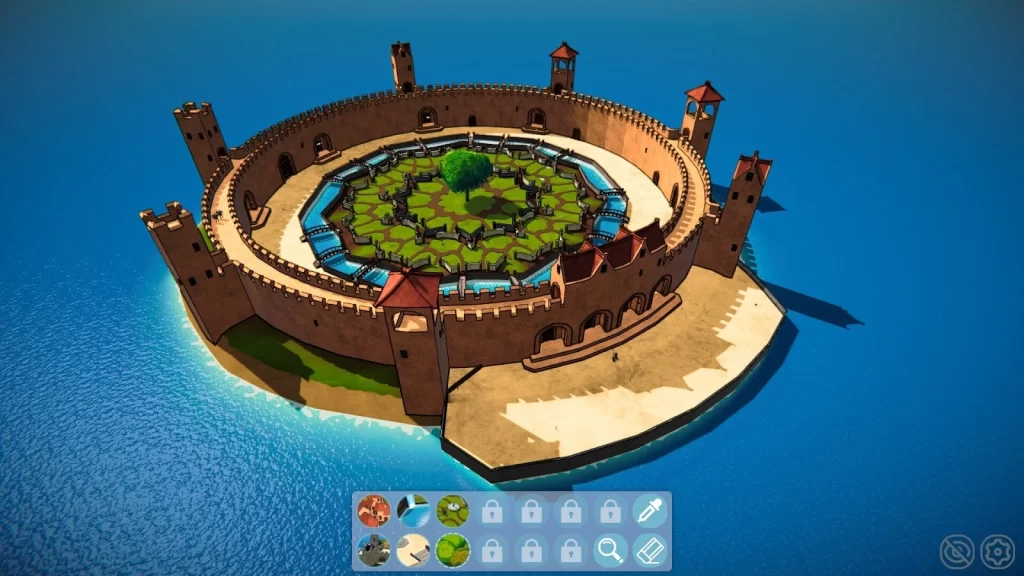Screen dimensions: 1024x576
Task: Choose the sandy plaza ground brush
Action: coord(413,550)
